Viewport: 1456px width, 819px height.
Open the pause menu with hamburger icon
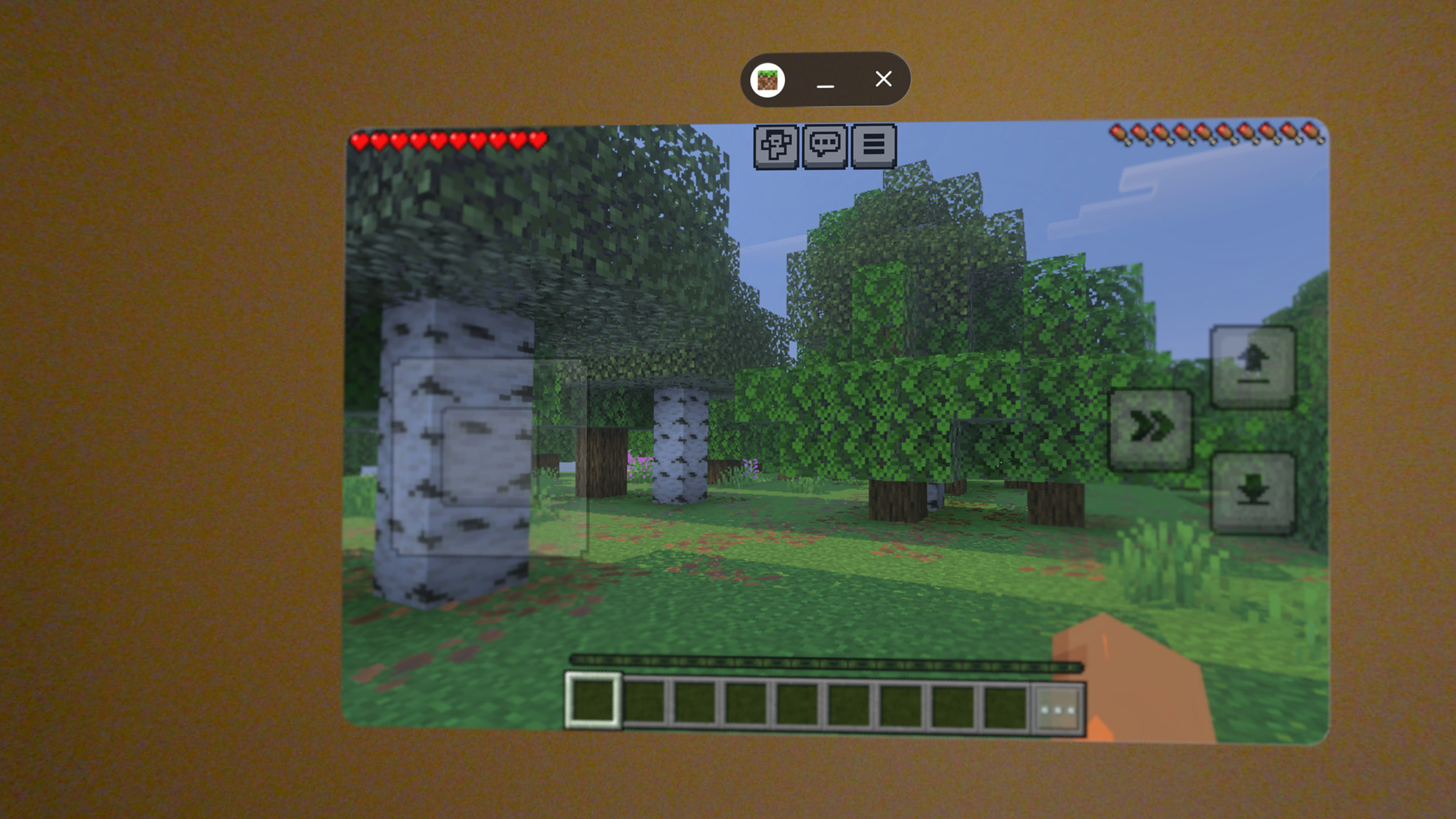(874, 147)
